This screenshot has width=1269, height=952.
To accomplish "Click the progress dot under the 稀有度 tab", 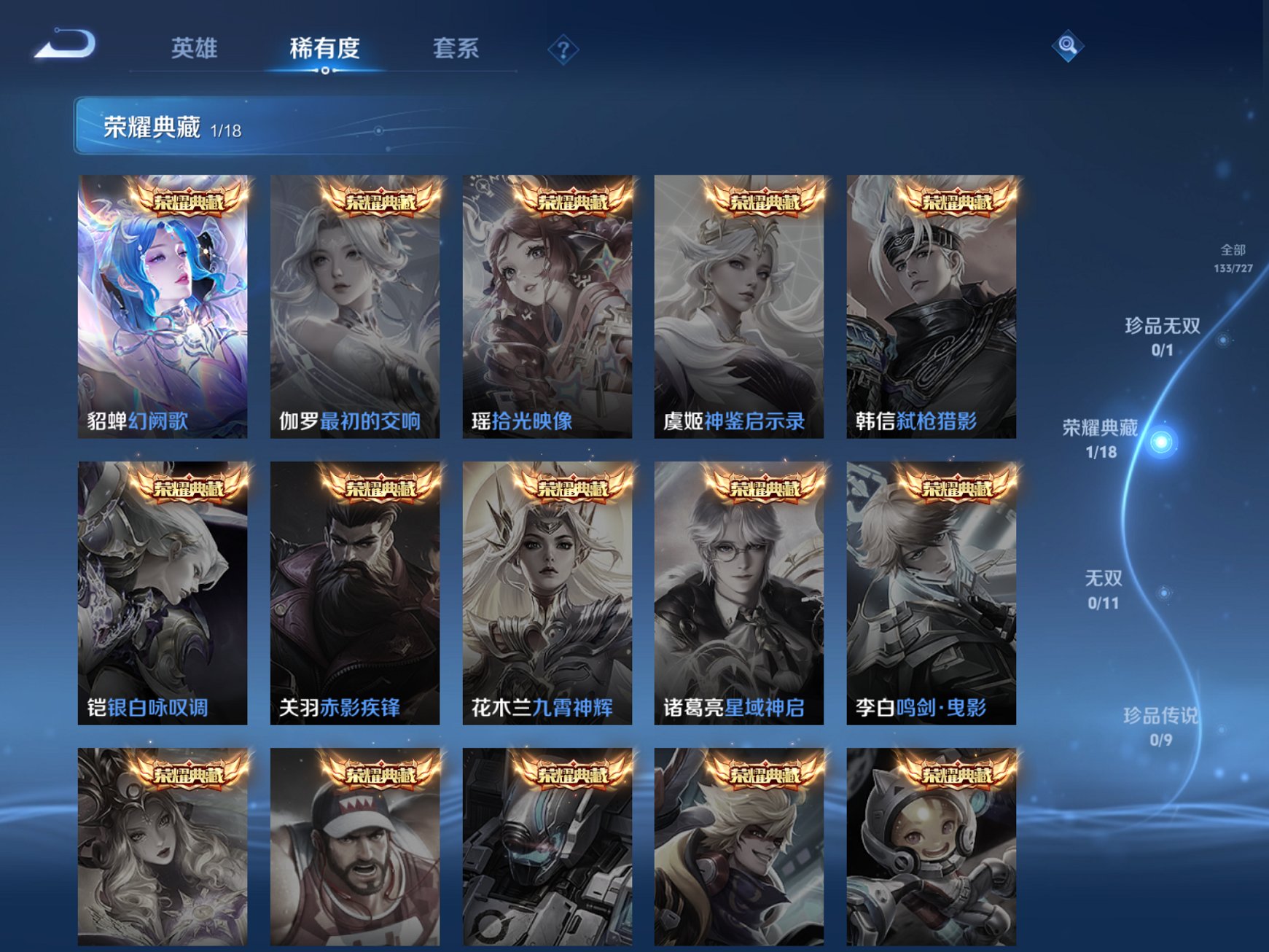I will click(x=324, y=71).
